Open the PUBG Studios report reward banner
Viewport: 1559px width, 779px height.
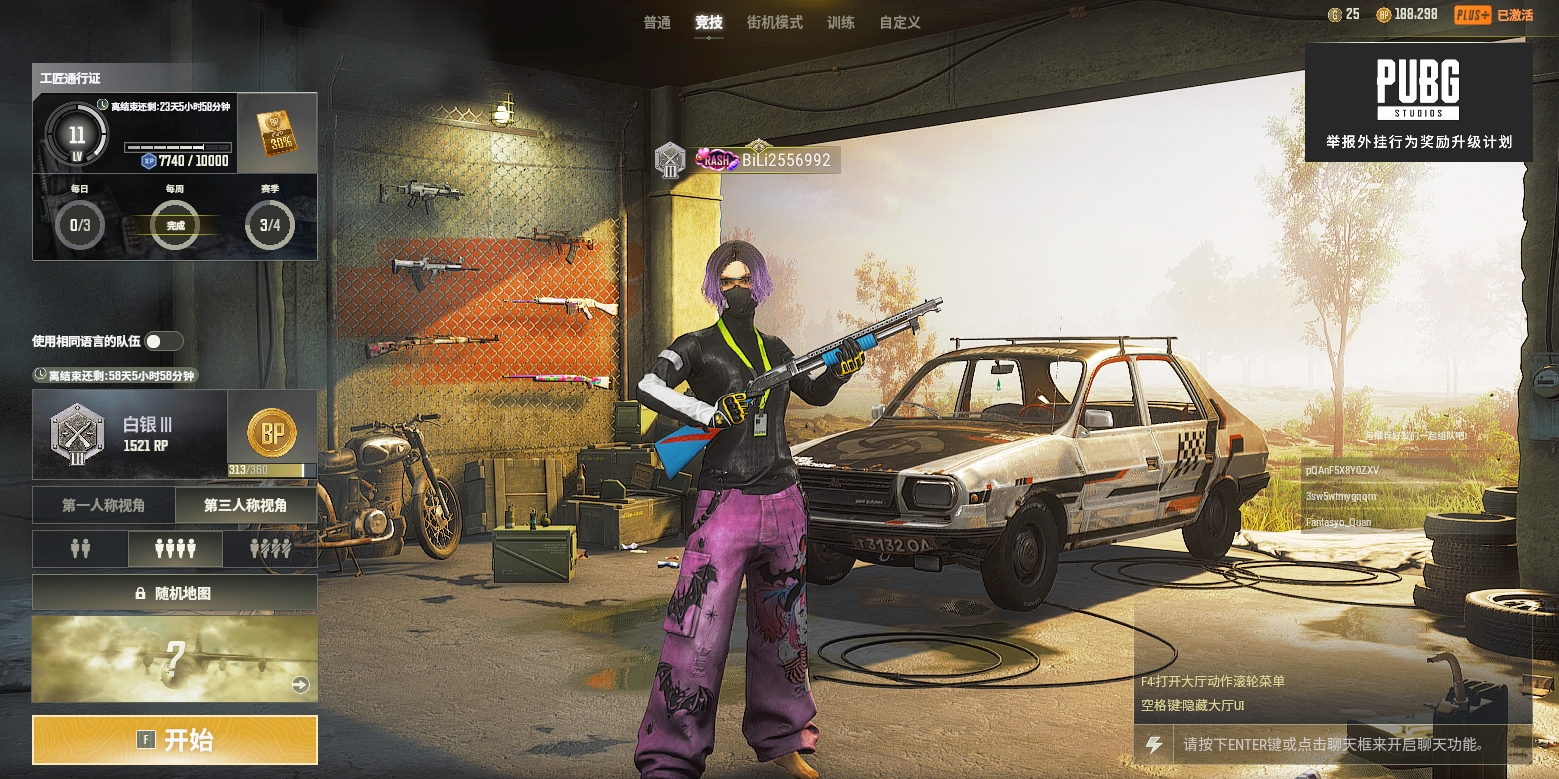(1418, 102)
